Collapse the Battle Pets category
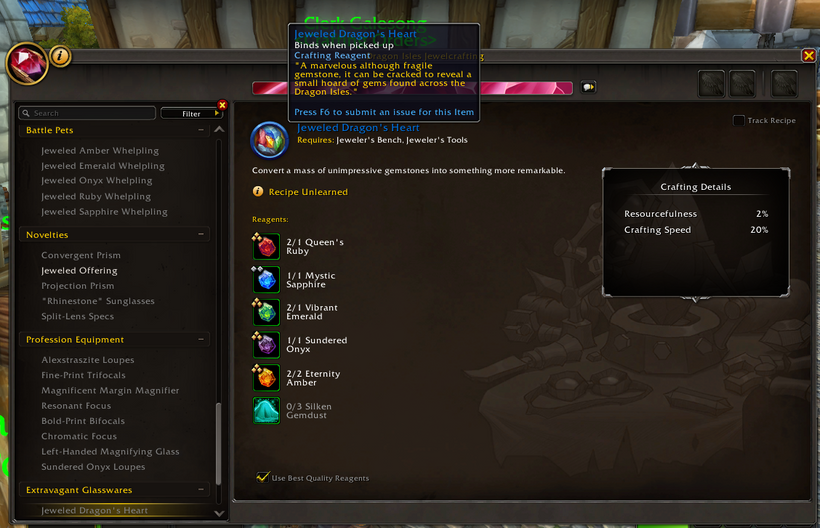Viewport: 820px width, 528px height. 202,130
